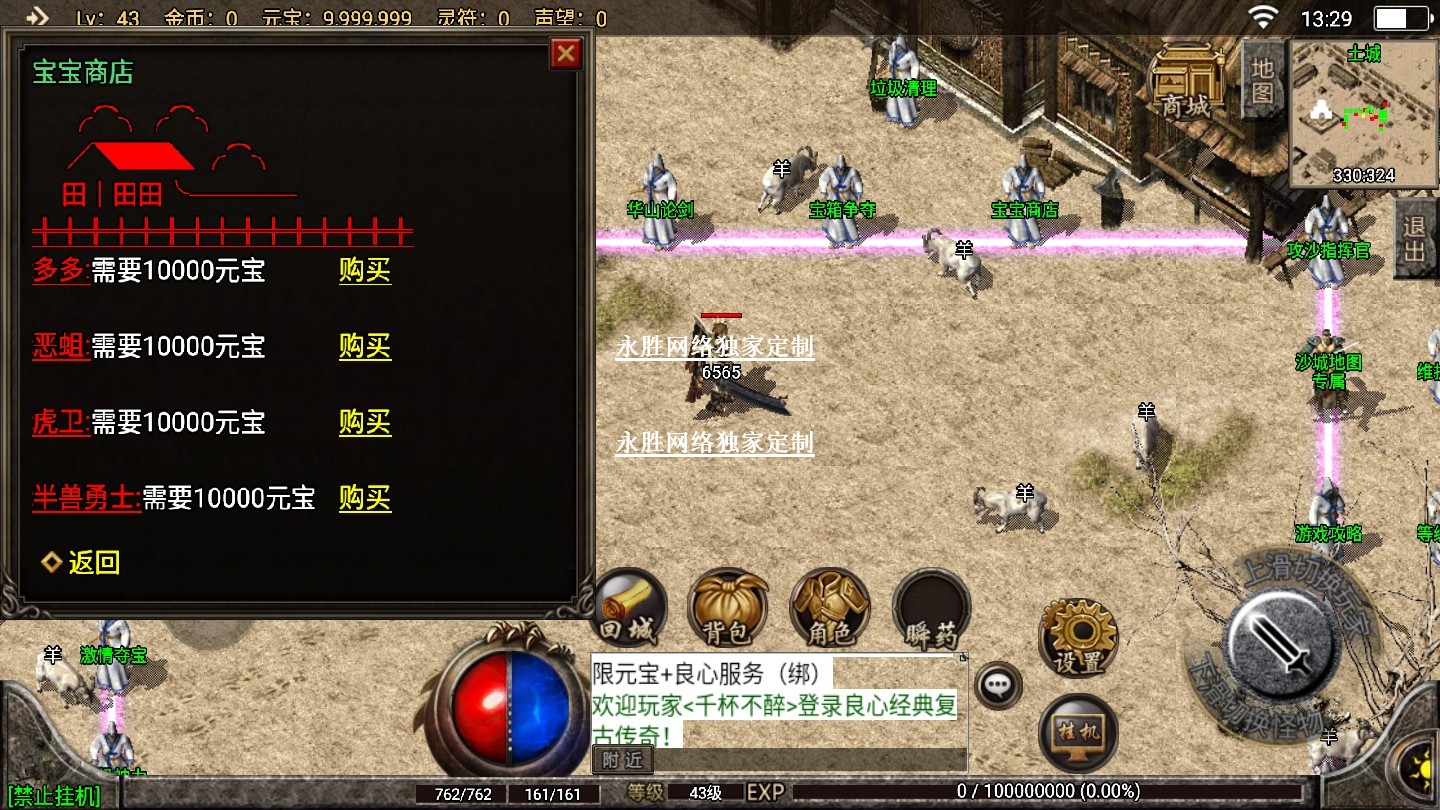Click 购买 for 虎卫
Viewport: 1440px width, 810px height.
click(x=364, y=423)
